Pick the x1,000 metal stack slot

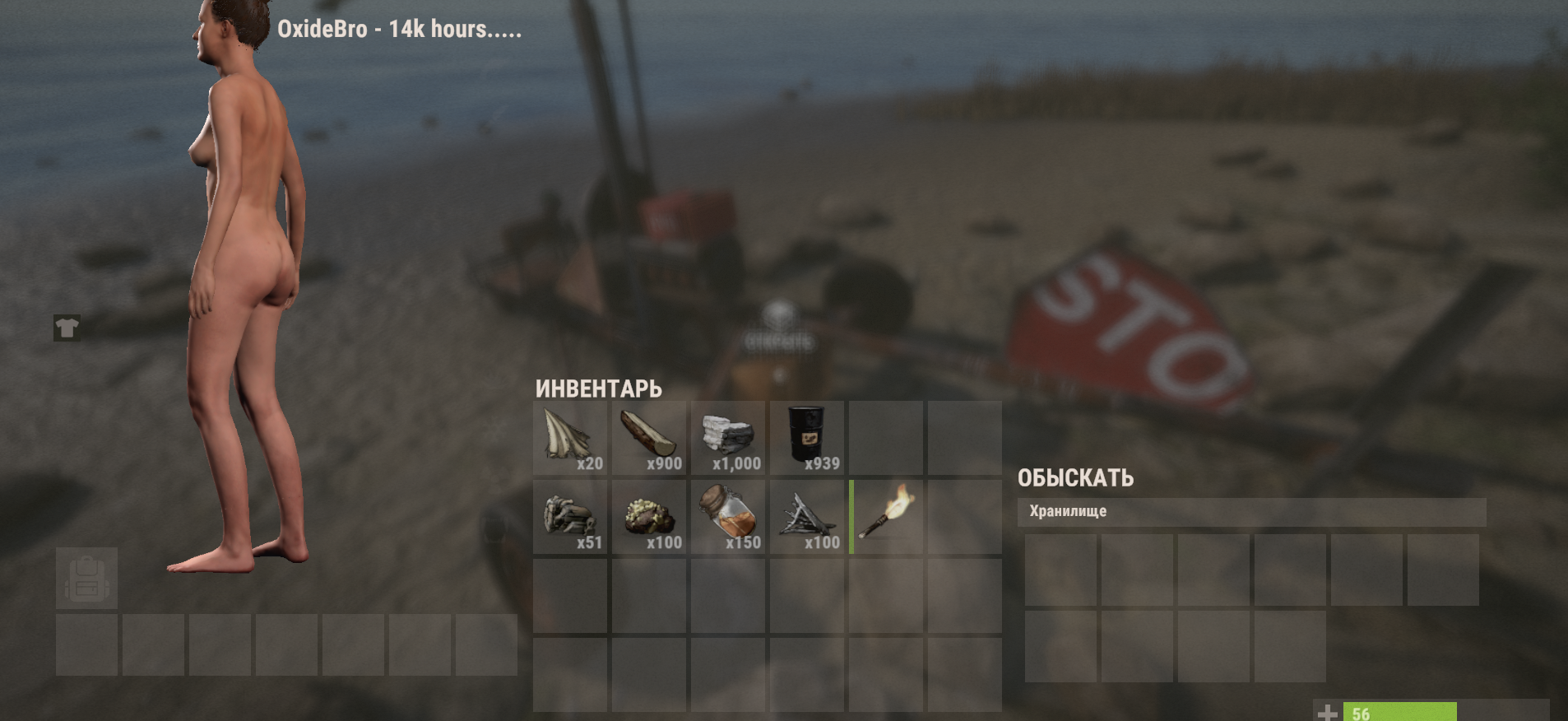(727, 438)
